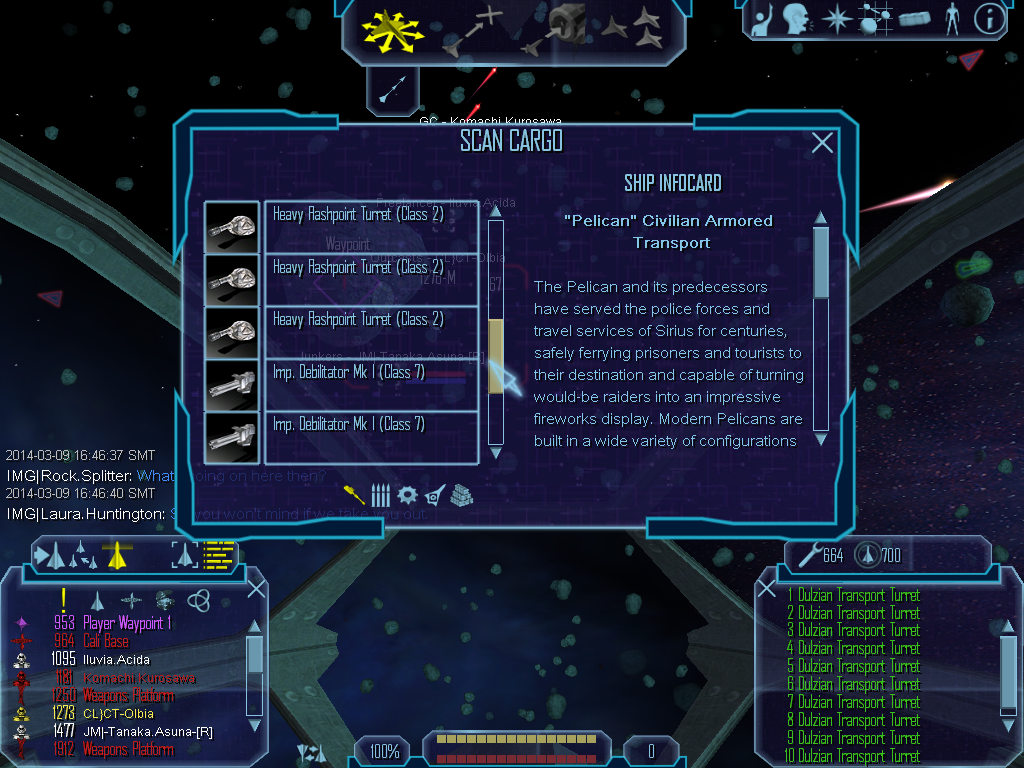Open the chat talking-head icon
The height and width of the screenshot is (768, 1024).
[x=796, y=19]
